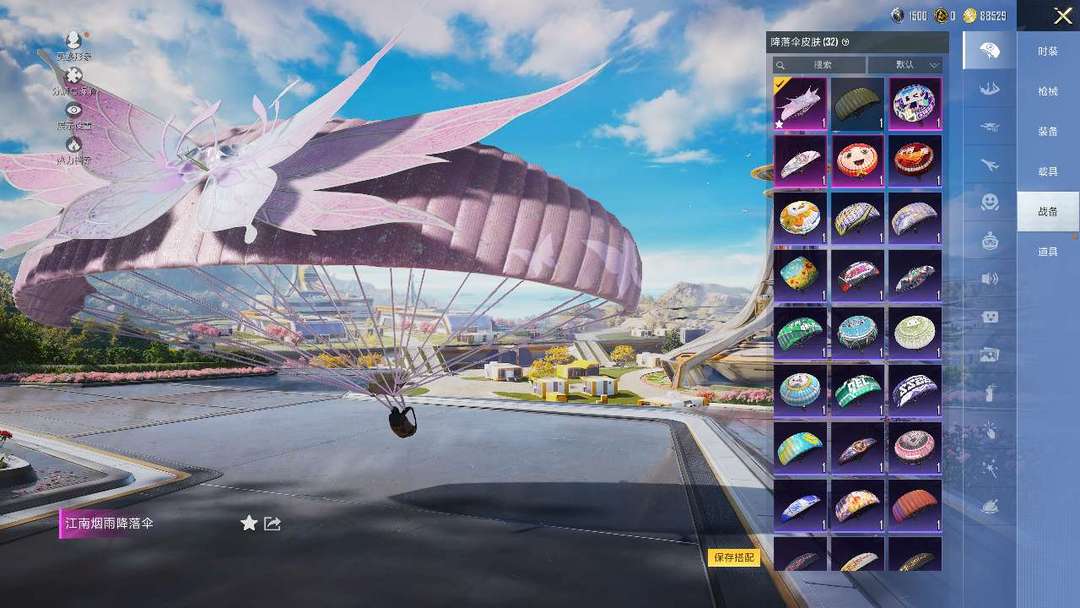The image size is (1080, 608).
Task: Choose the solid orange-red parachute skin
Action: click(x=914, y=505)
